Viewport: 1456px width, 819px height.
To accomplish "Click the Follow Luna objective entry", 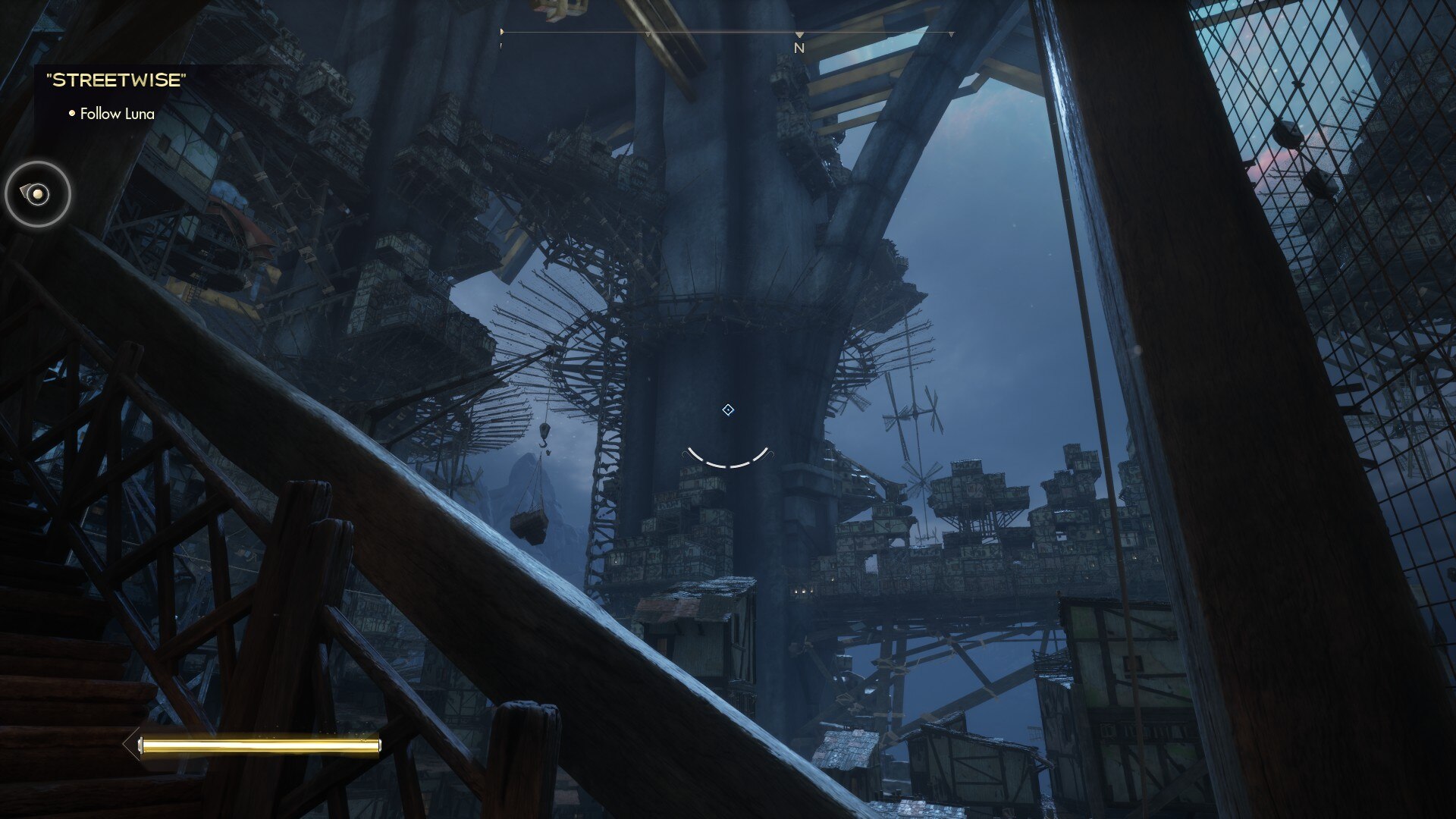I will coord(117,114).
